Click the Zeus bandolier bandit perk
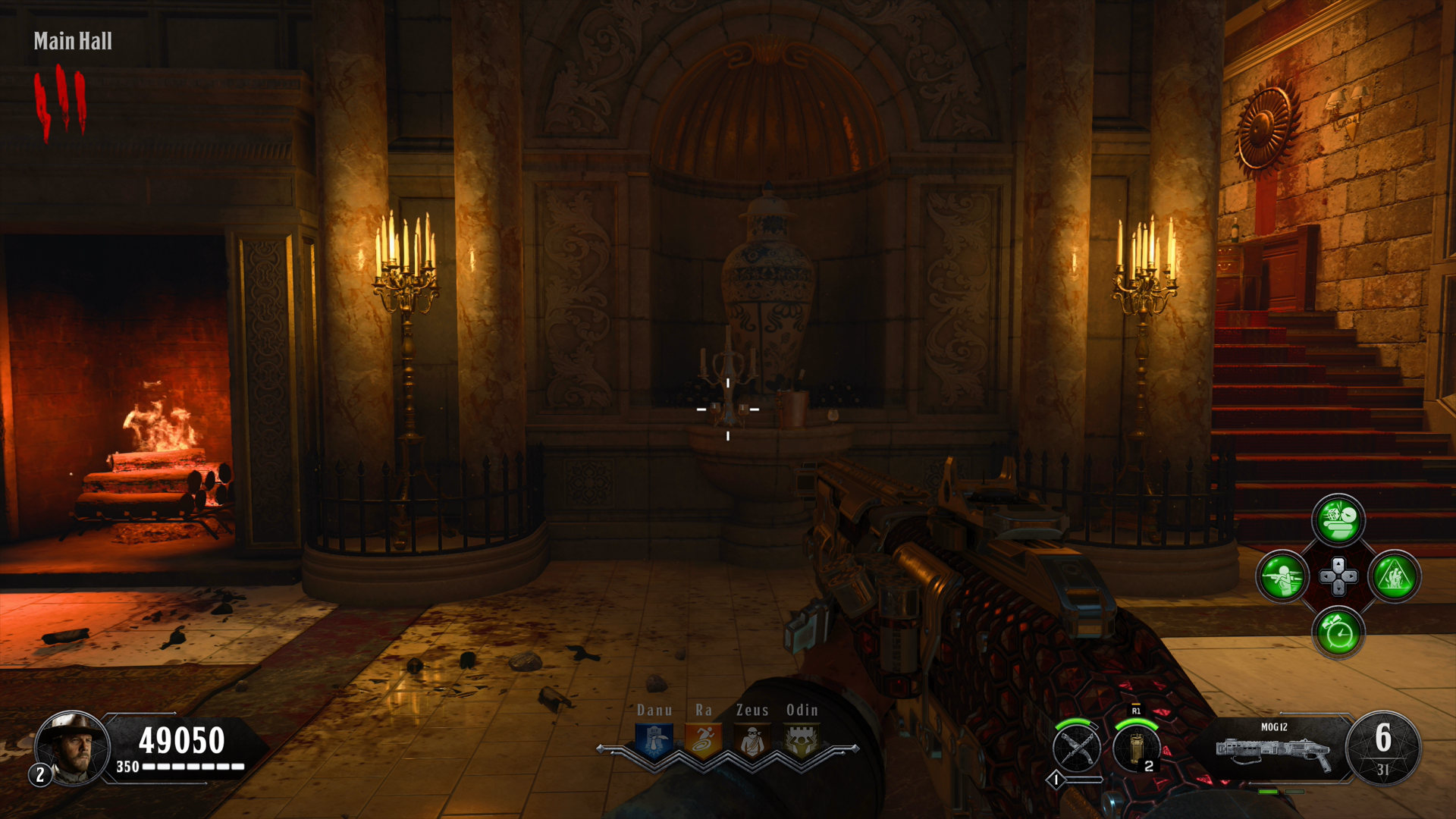Image resolution: width=1456 pixels, height=819 pixels. pyautogui.click(x=752, y=741)
